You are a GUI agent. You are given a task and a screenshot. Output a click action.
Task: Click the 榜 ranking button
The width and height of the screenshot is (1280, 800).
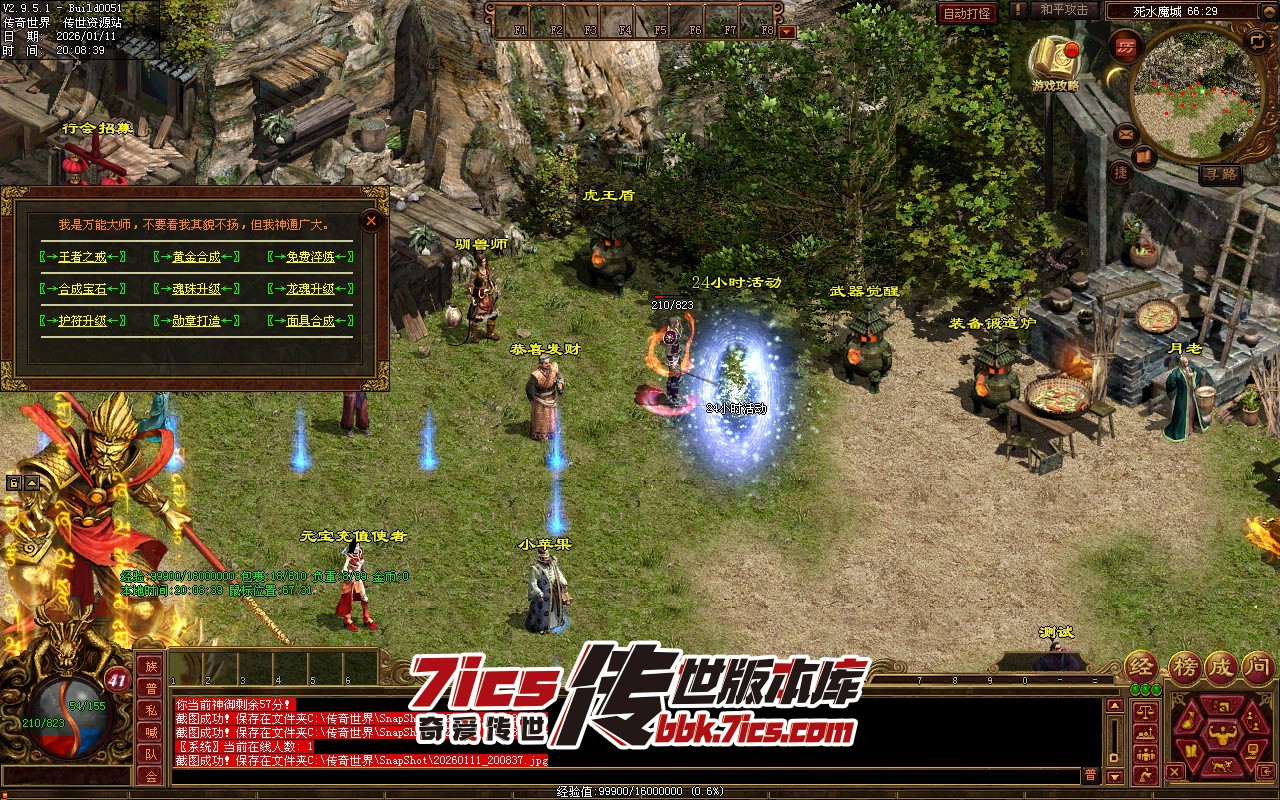click(1185, 667)
